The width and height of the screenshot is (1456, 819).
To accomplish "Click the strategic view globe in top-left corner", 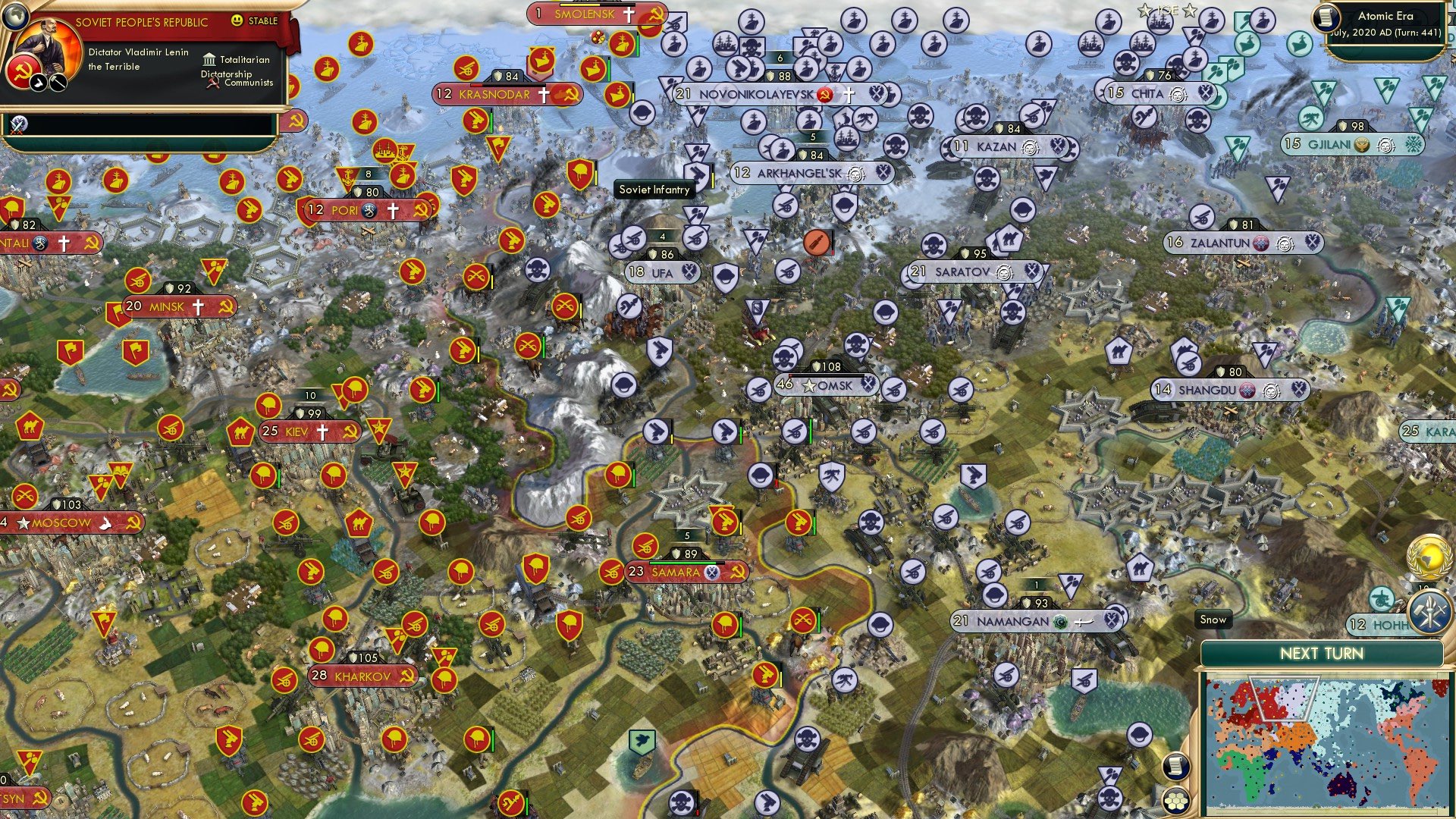I will (15, 17).
